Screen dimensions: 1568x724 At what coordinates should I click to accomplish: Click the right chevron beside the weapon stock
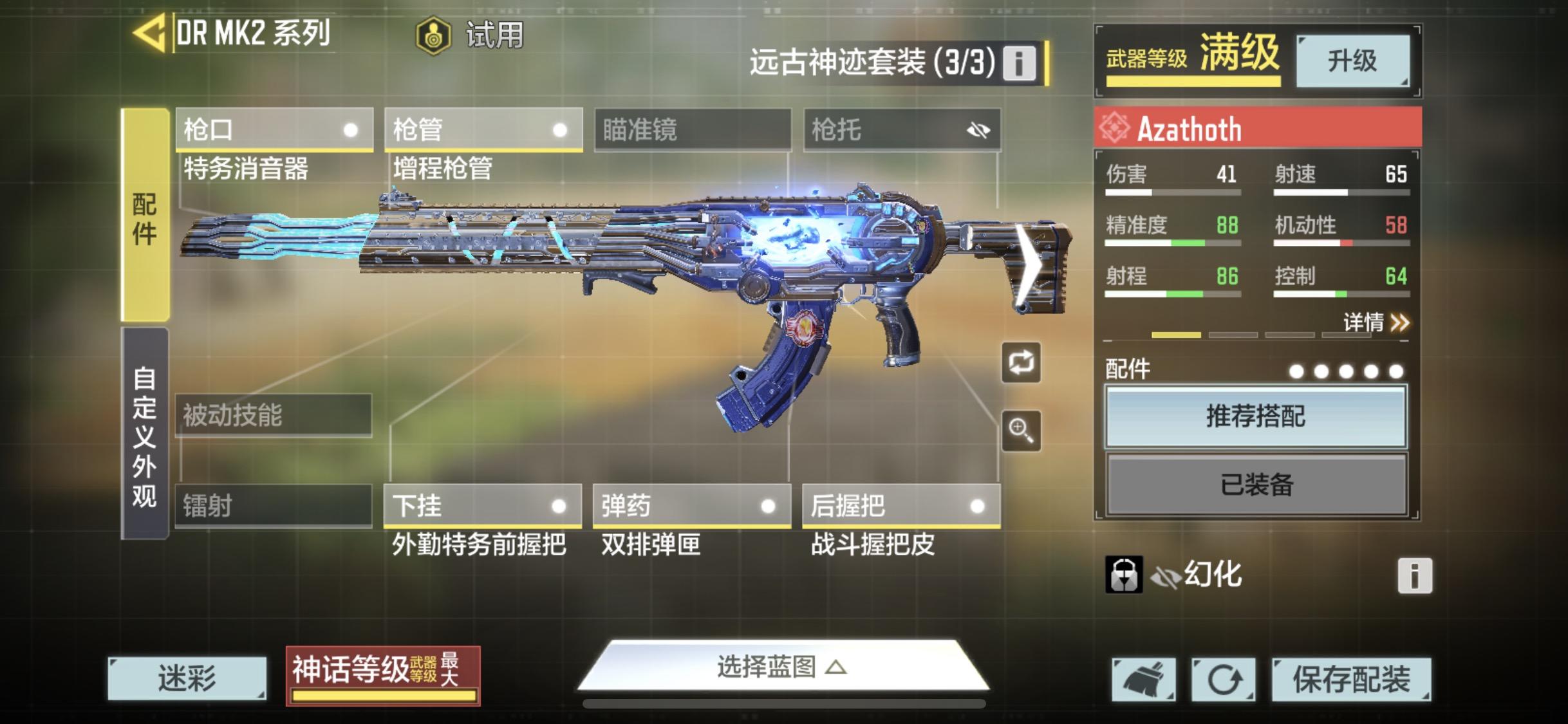(1030, 266)
